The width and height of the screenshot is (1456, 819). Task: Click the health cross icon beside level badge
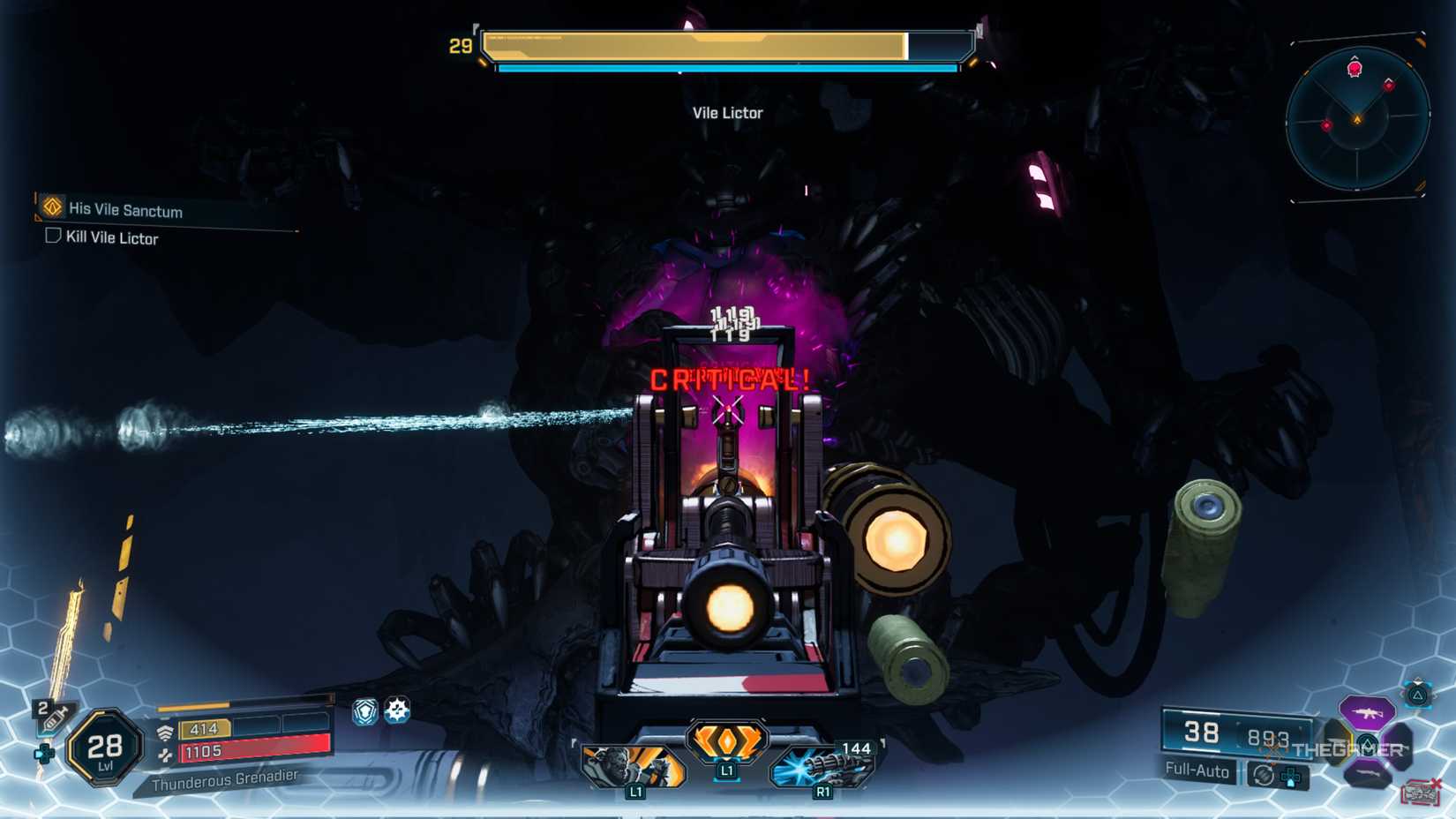pyautogui.click(x=44, y=754)
